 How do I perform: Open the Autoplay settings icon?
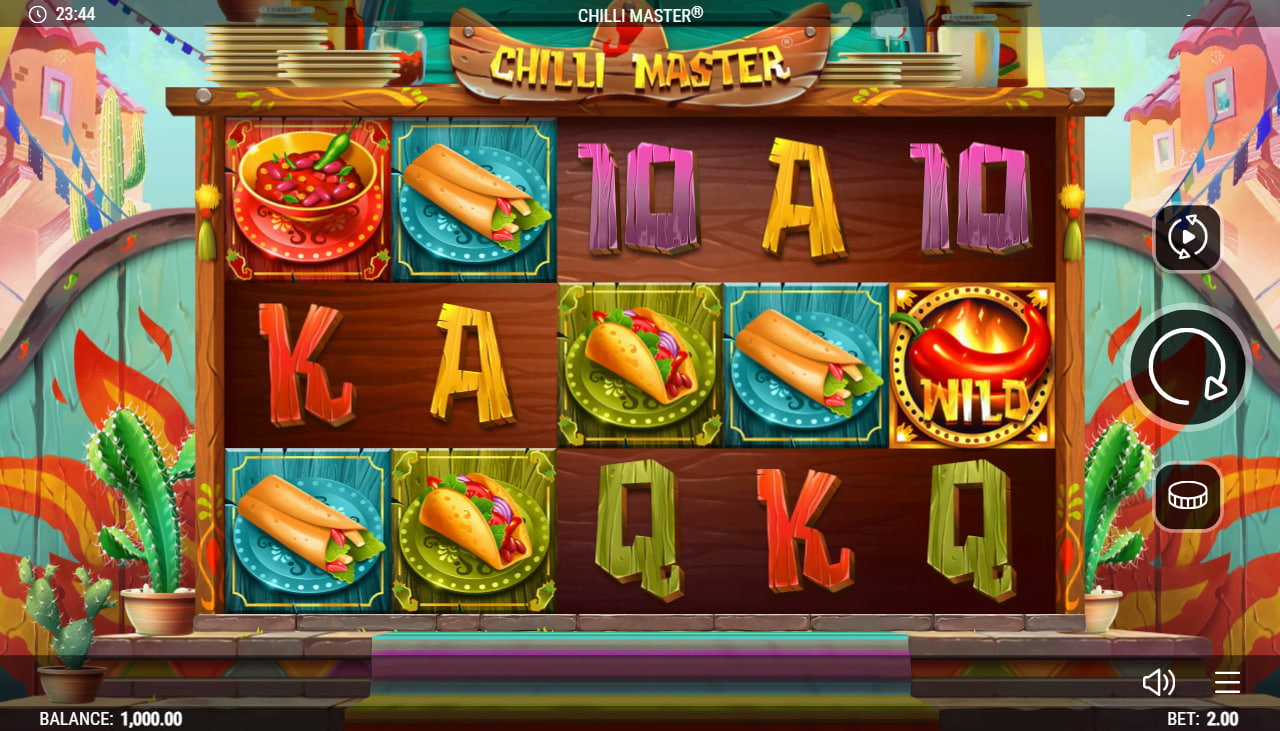[x=1188, y=237]
